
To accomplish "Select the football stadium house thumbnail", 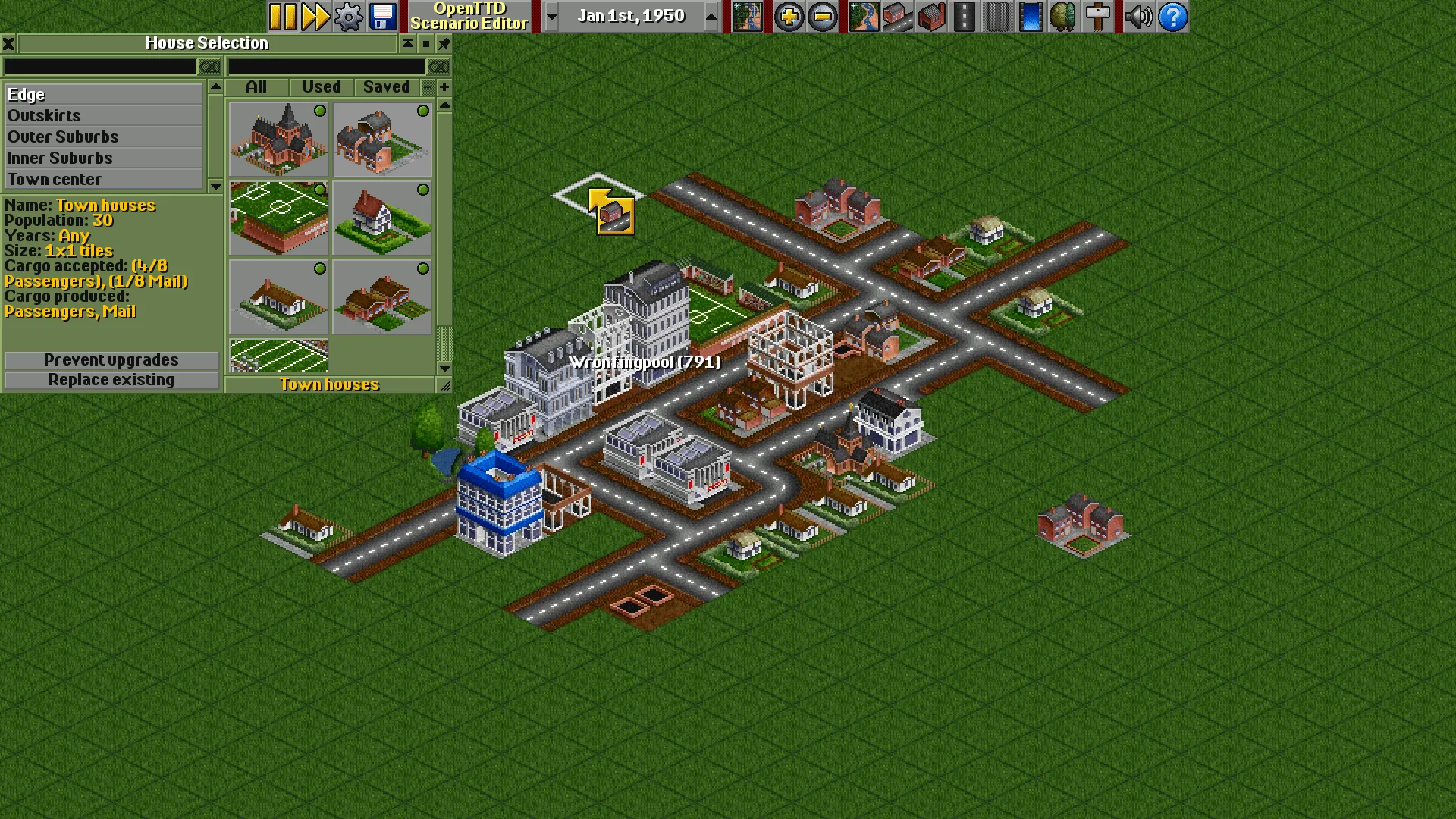I will pos(278,218).
